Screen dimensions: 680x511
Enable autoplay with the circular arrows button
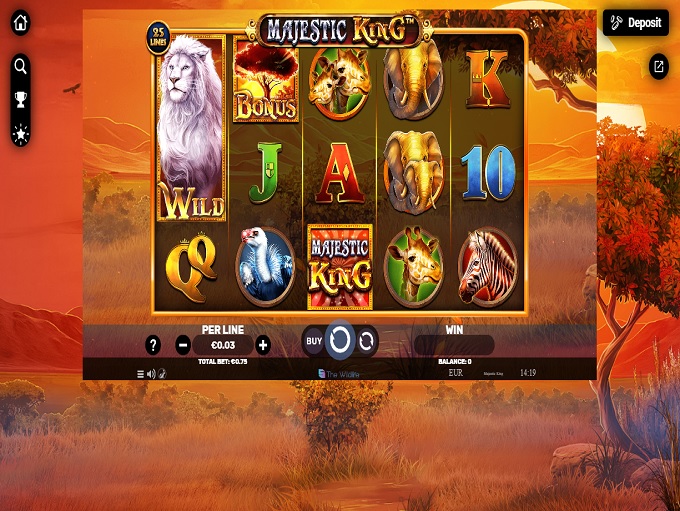[367, 341]
